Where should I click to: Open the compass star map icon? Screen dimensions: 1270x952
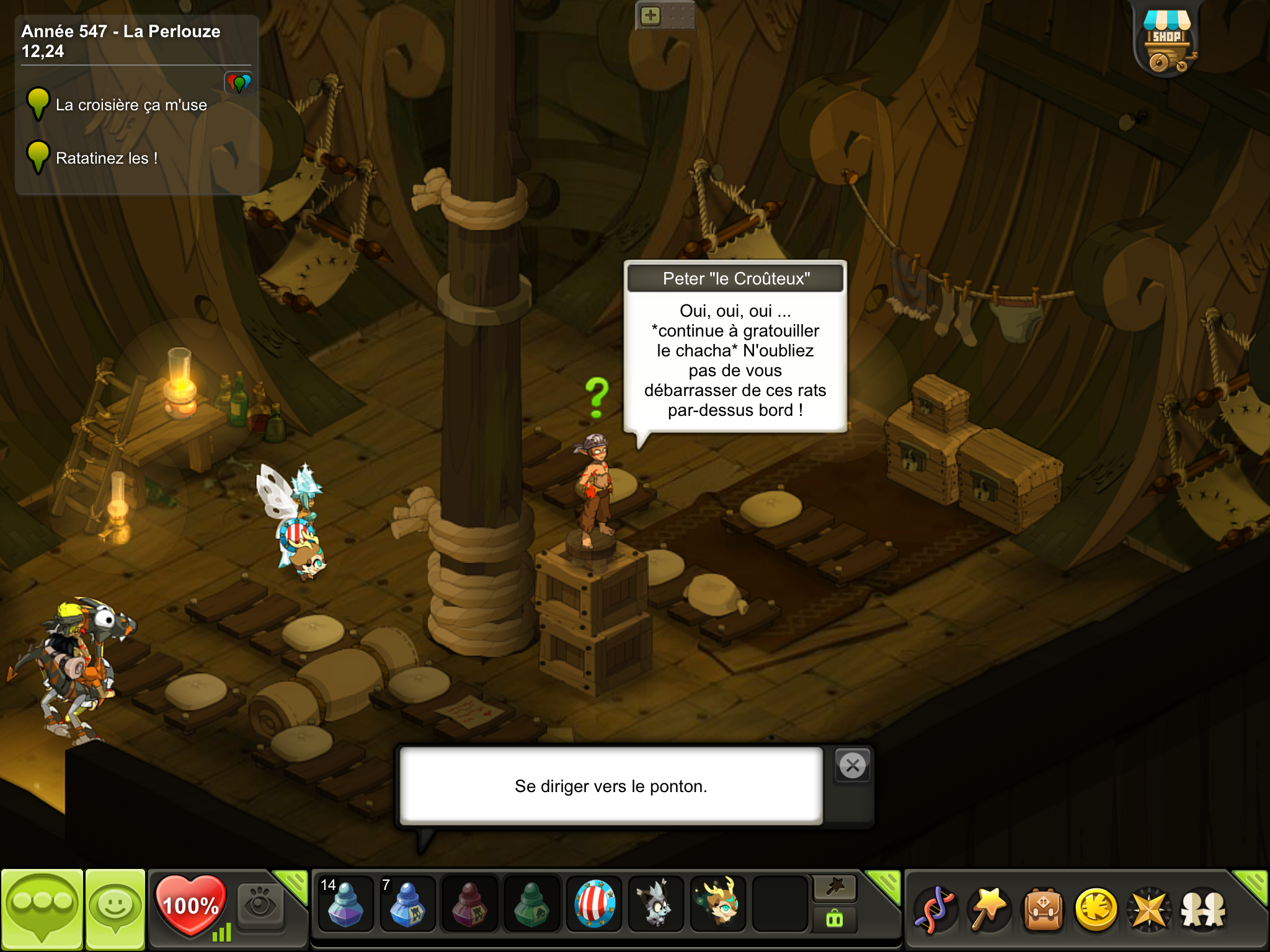click(x=1150, y=909)
